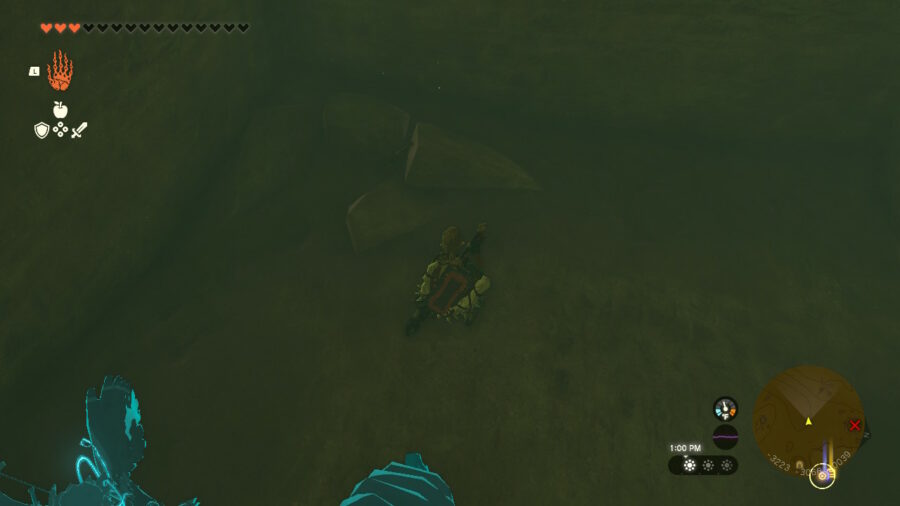
Task: Click the glowing yellow circle minimap marker
Action: point(822,476)
